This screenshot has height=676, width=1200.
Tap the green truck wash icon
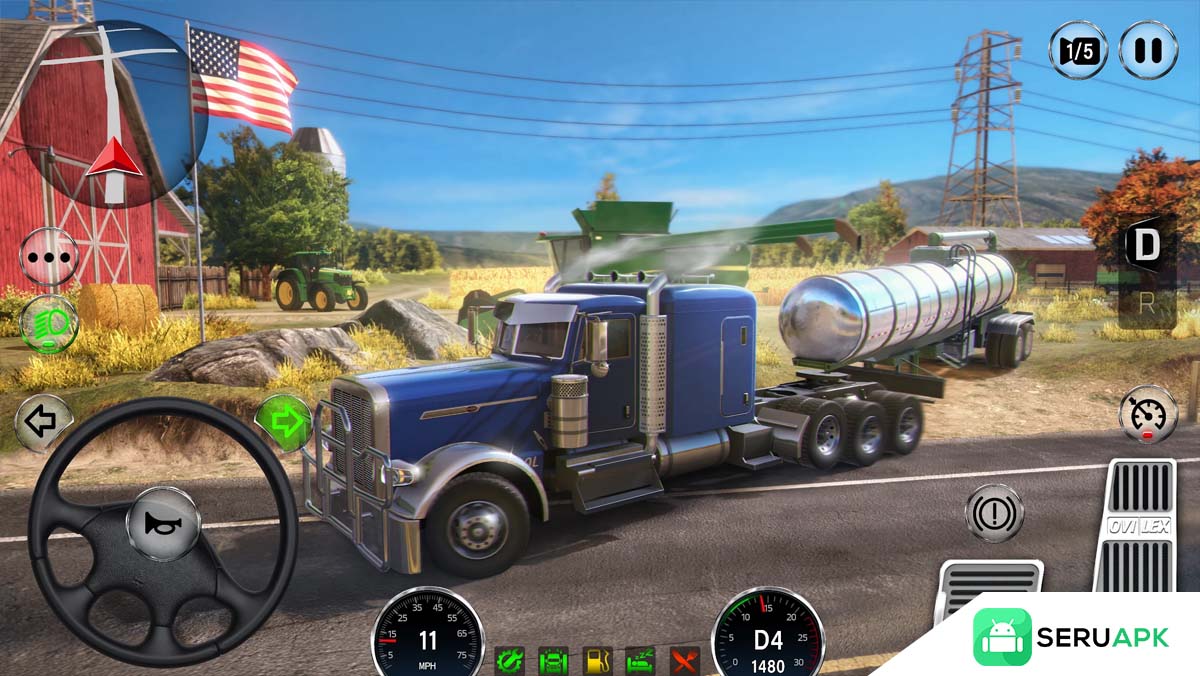click(x=553, y=660)
